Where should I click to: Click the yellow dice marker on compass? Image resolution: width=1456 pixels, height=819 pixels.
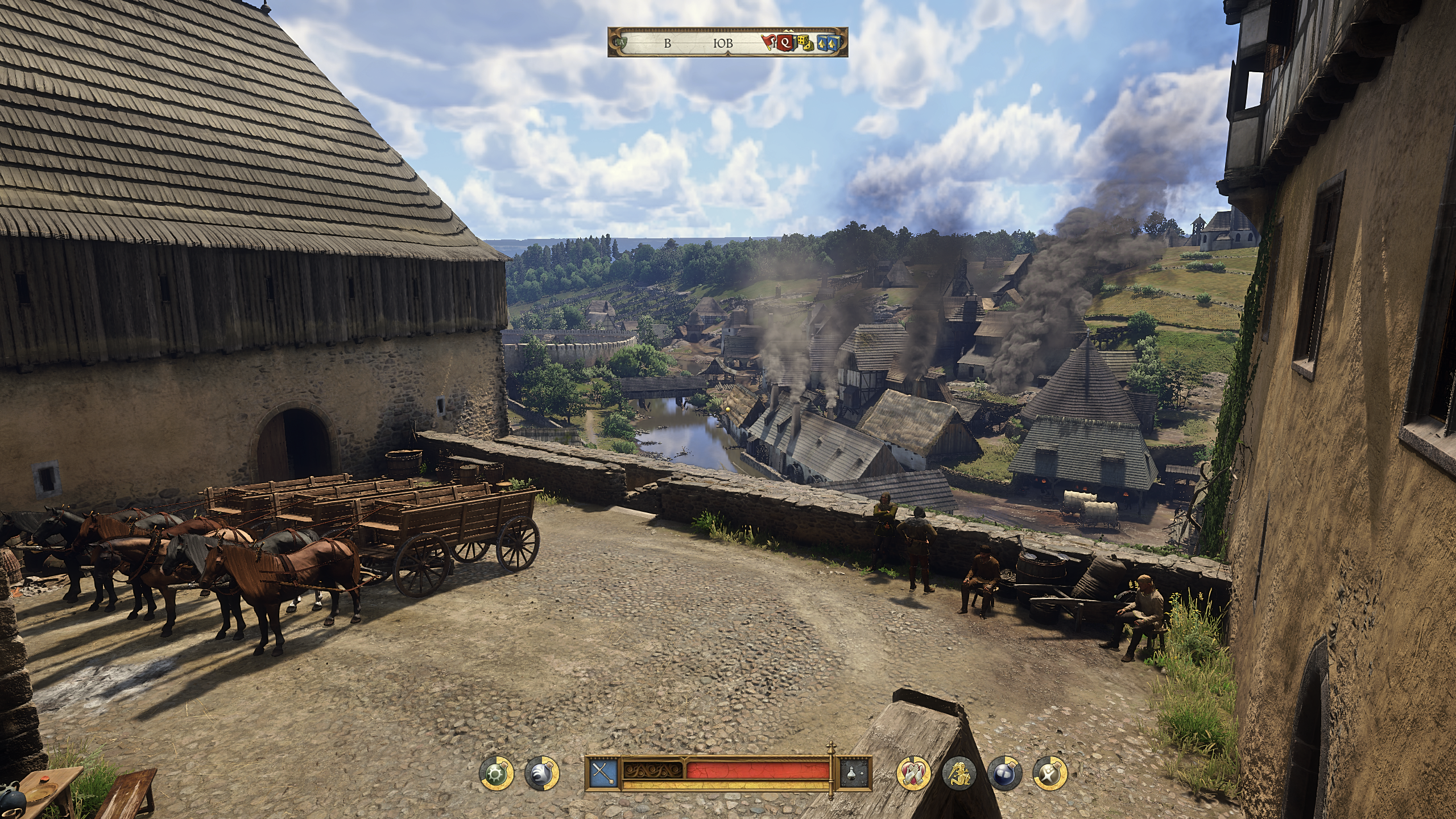(804, 43)
